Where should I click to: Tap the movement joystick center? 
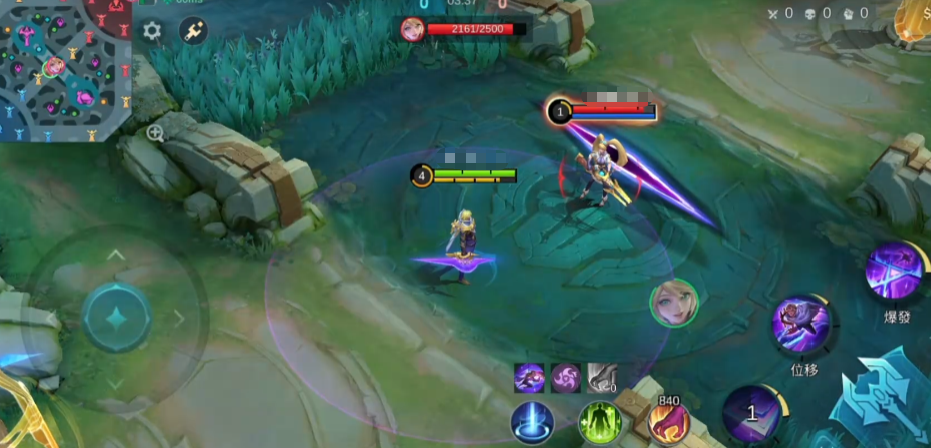(x=116, y=318)
